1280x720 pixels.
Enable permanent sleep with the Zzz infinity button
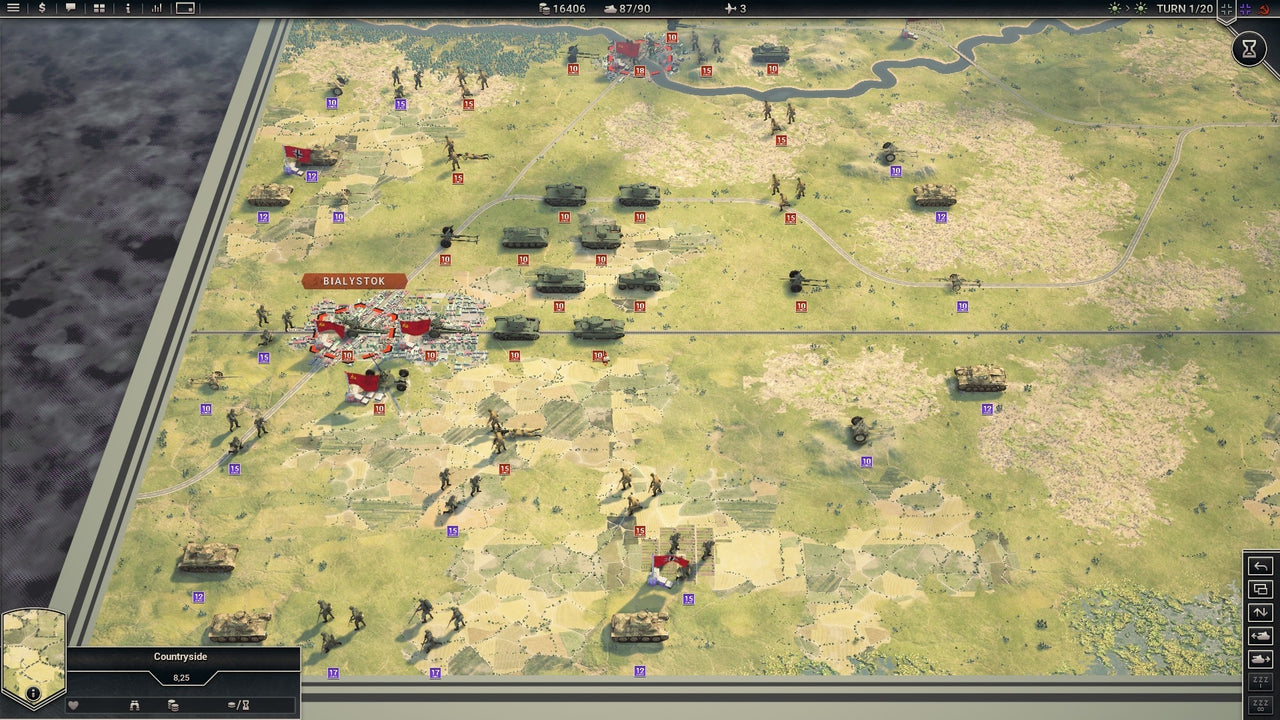tap(1261, 704)
